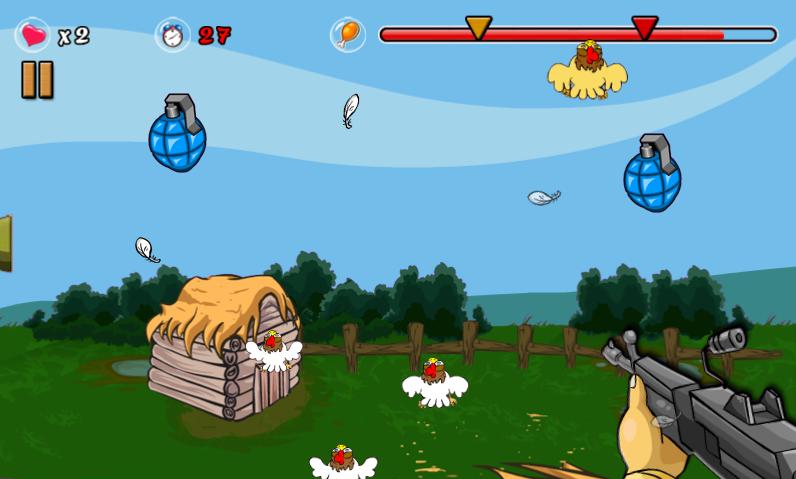Pause the game with the pause button
Image resolution: width=796 pixels, height=479 pixels.
click(x=37, y=80)
